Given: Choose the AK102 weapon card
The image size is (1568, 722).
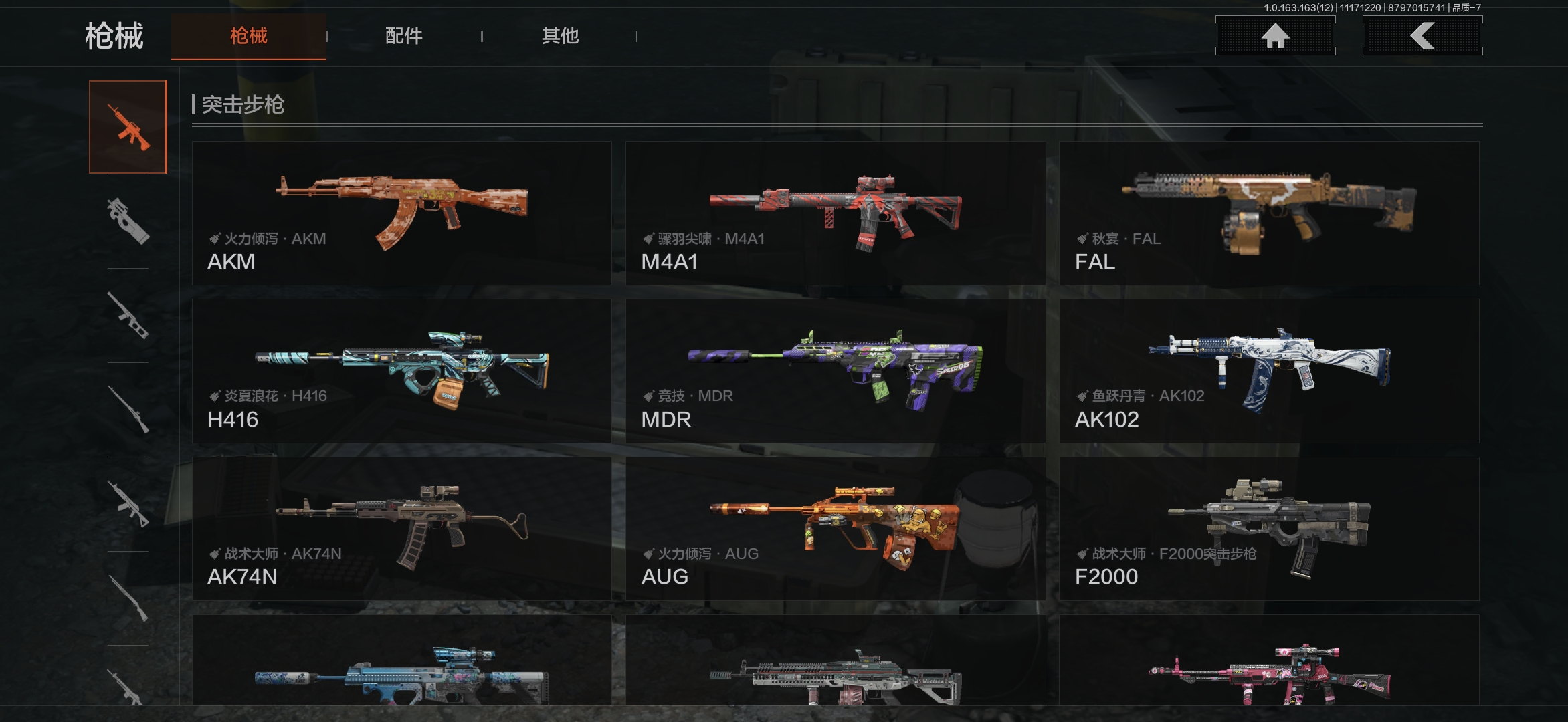Looking at the screenshot, I should pos(1269,371).
